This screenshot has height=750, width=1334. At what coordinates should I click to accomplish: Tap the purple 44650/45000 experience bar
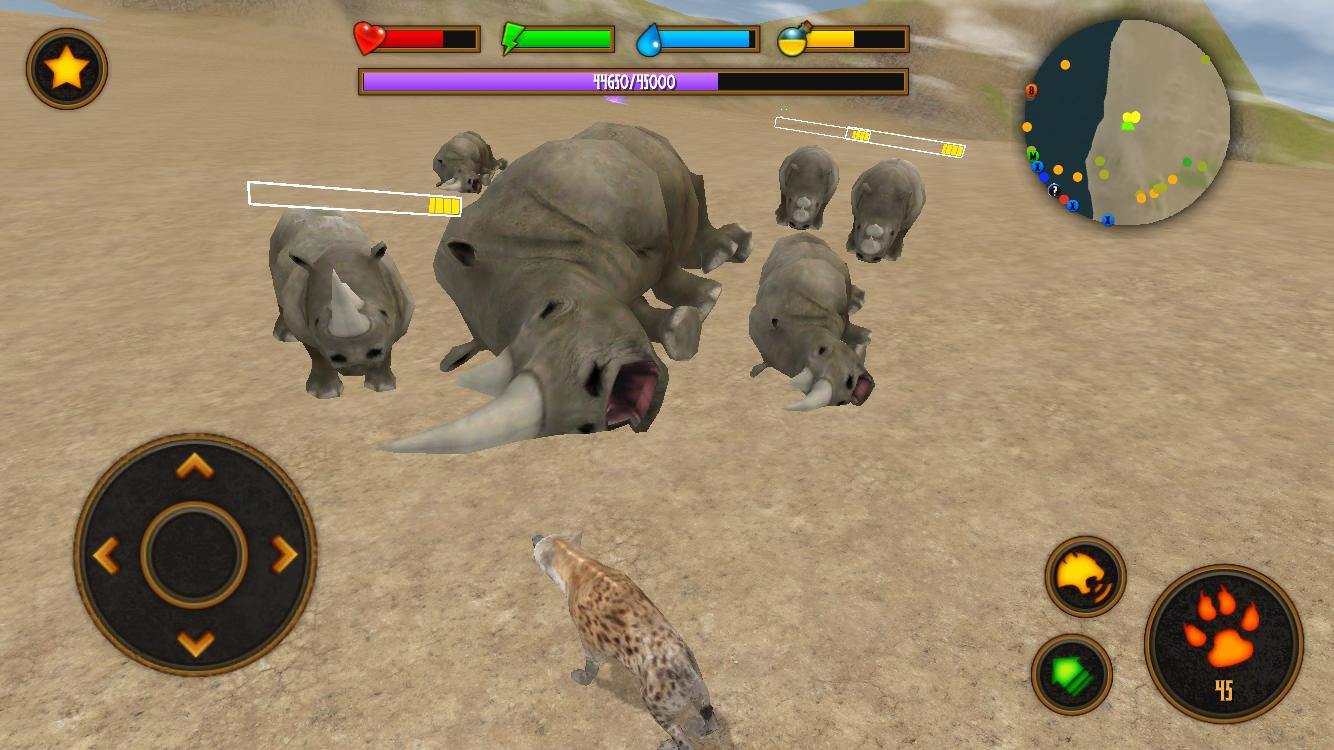634,81
